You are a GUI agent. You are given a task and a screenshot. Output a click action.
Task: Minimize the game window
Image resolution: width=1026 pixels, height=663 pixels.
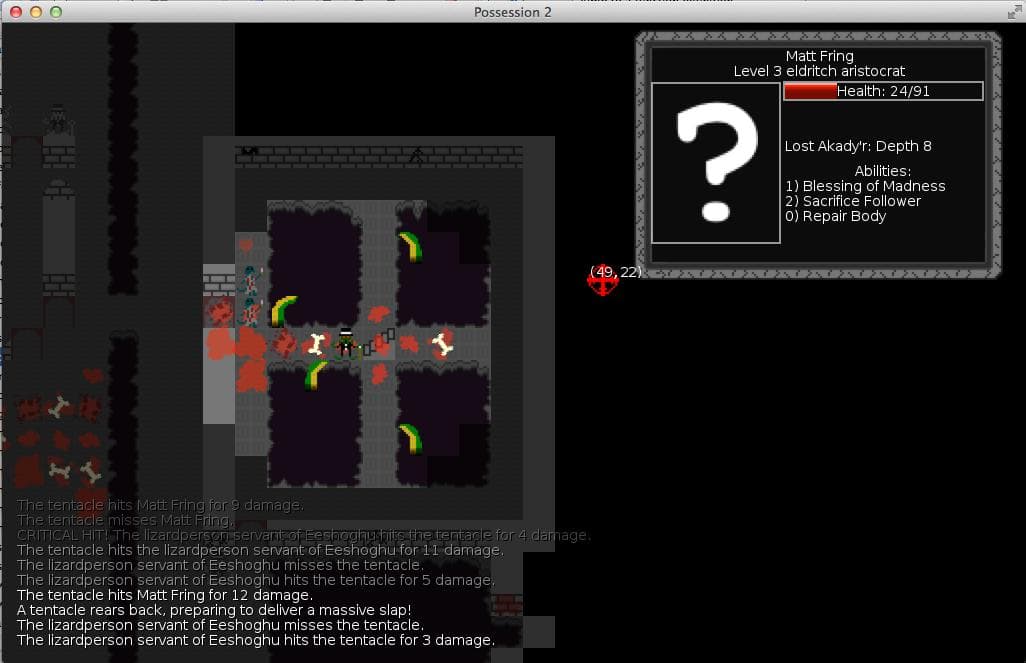(x=35, y=12)
